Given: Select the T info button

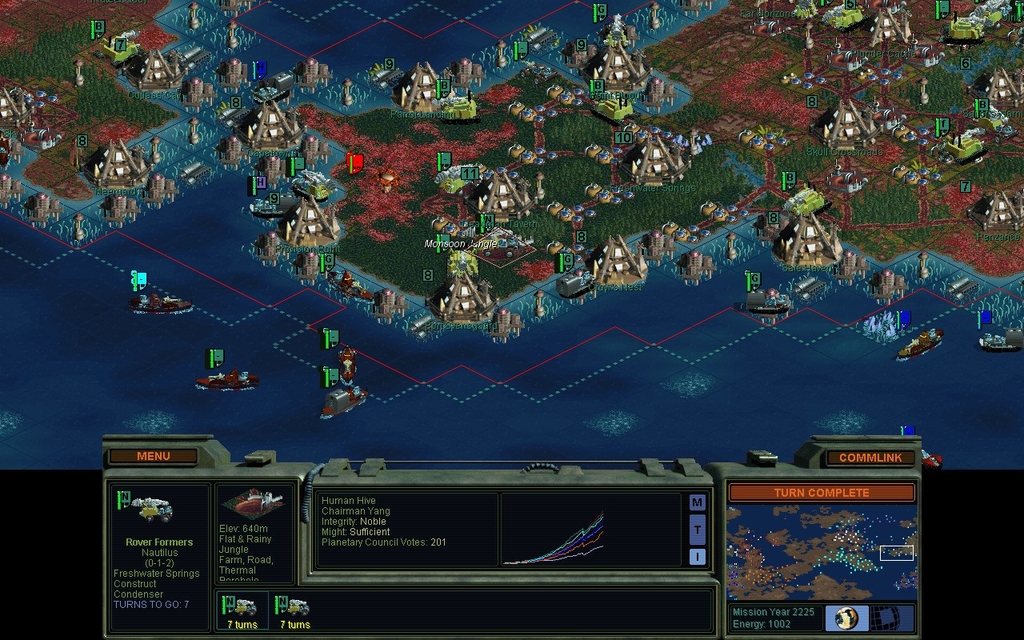Looking at the screenshot, I should point(697,529).
